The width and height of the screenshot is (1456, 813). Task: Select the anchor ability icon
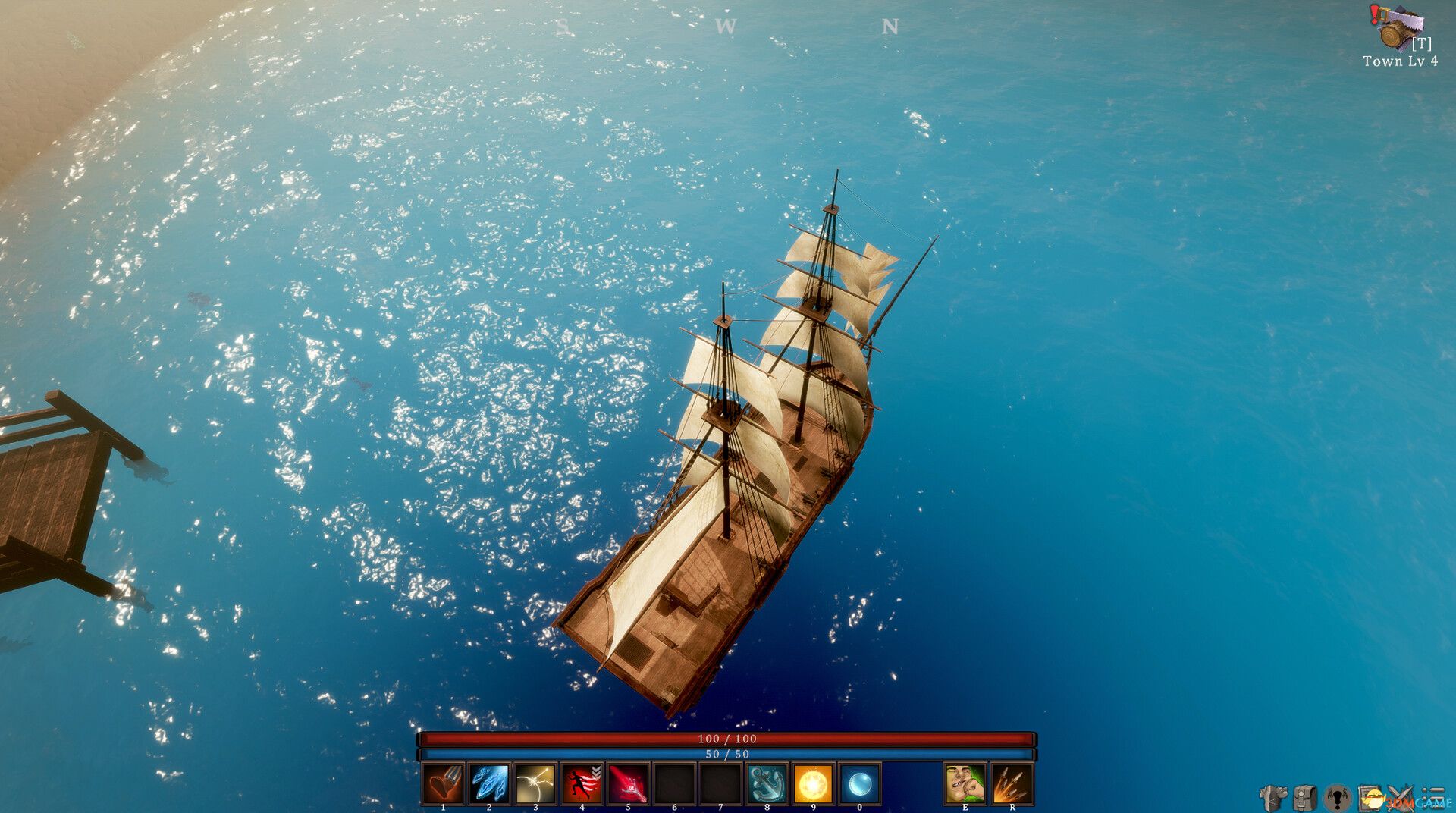coord(767,783)
